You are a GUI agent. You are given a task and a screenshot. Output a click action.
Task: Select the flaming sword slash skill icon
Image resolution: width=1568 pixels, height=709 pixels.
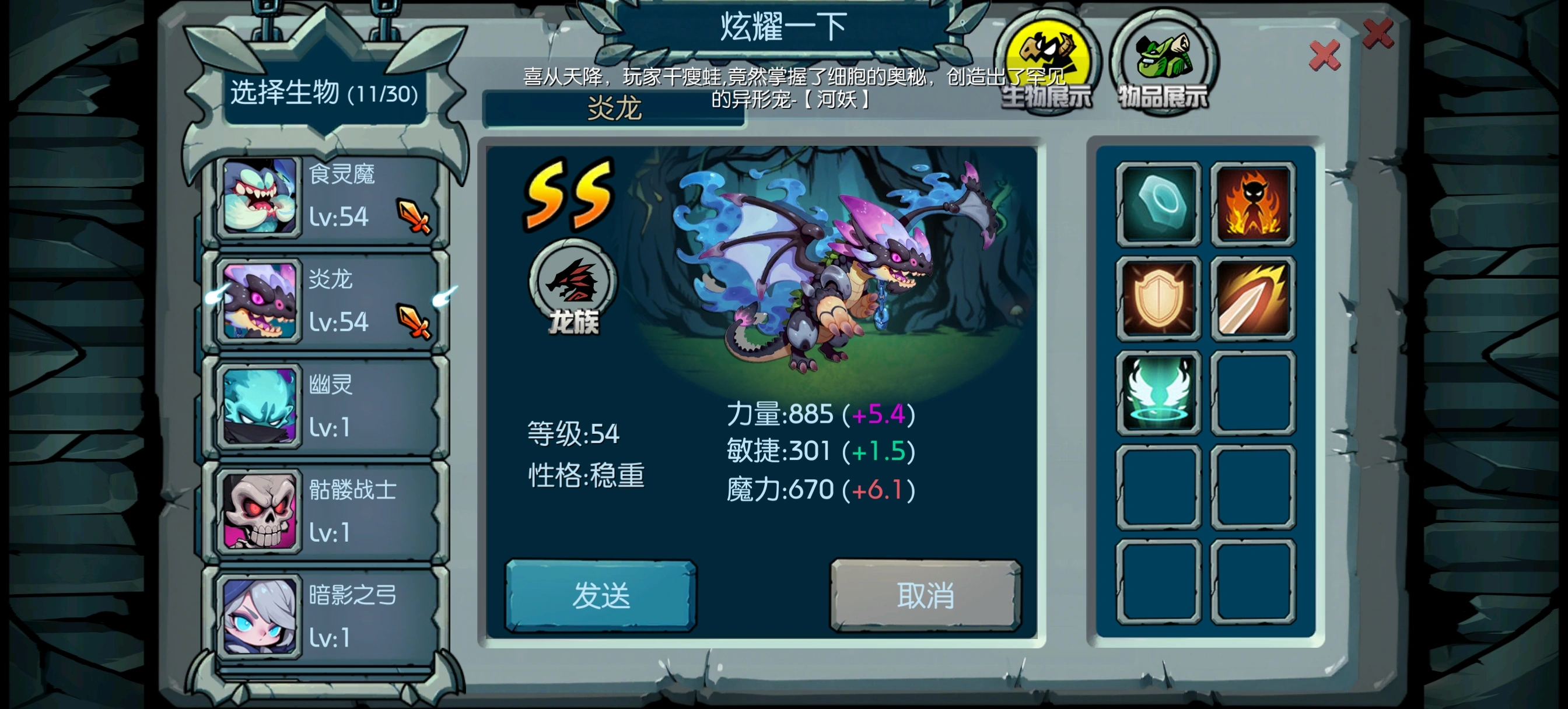[1254, 299]
